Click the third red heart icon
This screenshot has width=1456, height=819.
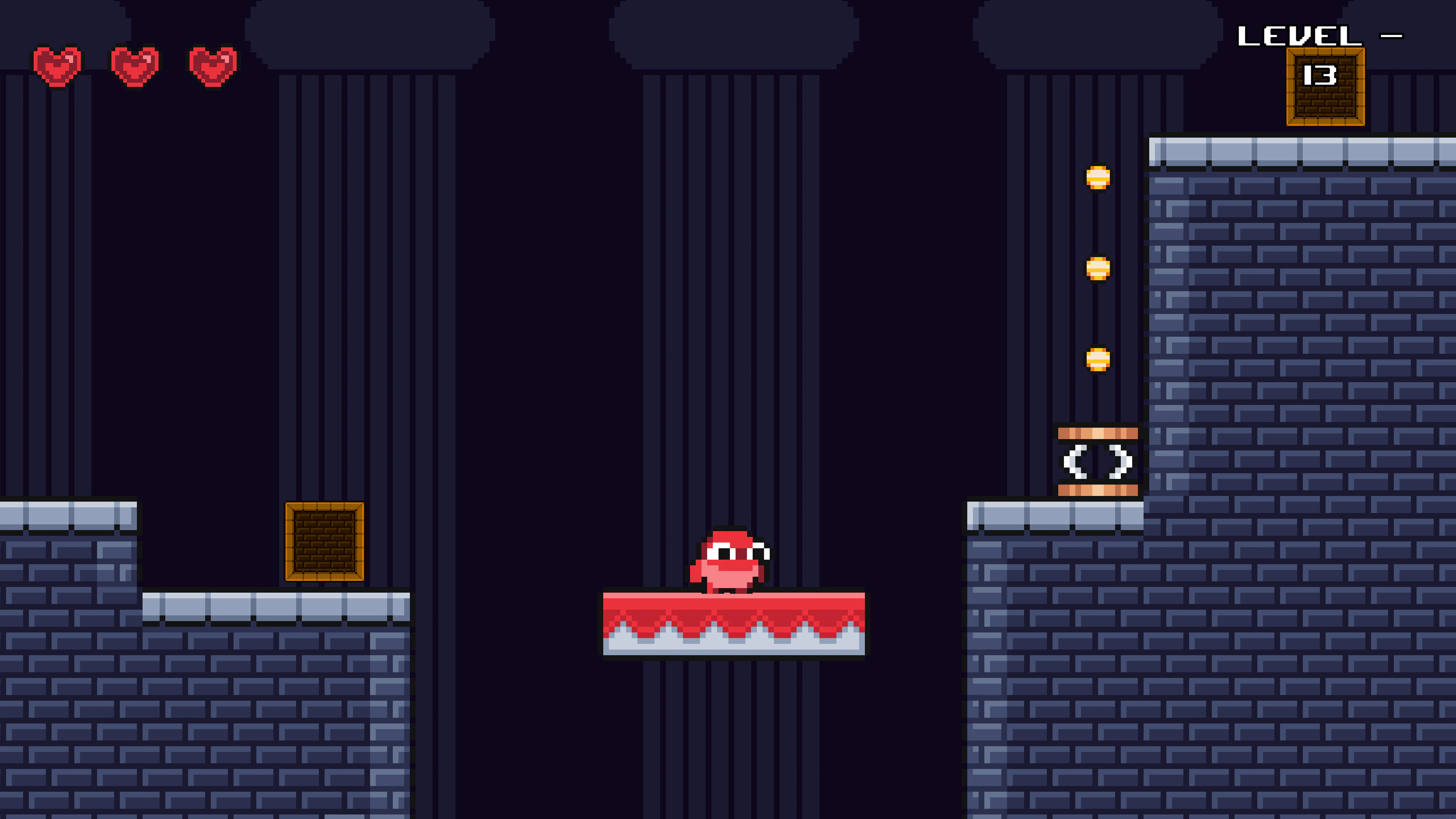point(212,65)
